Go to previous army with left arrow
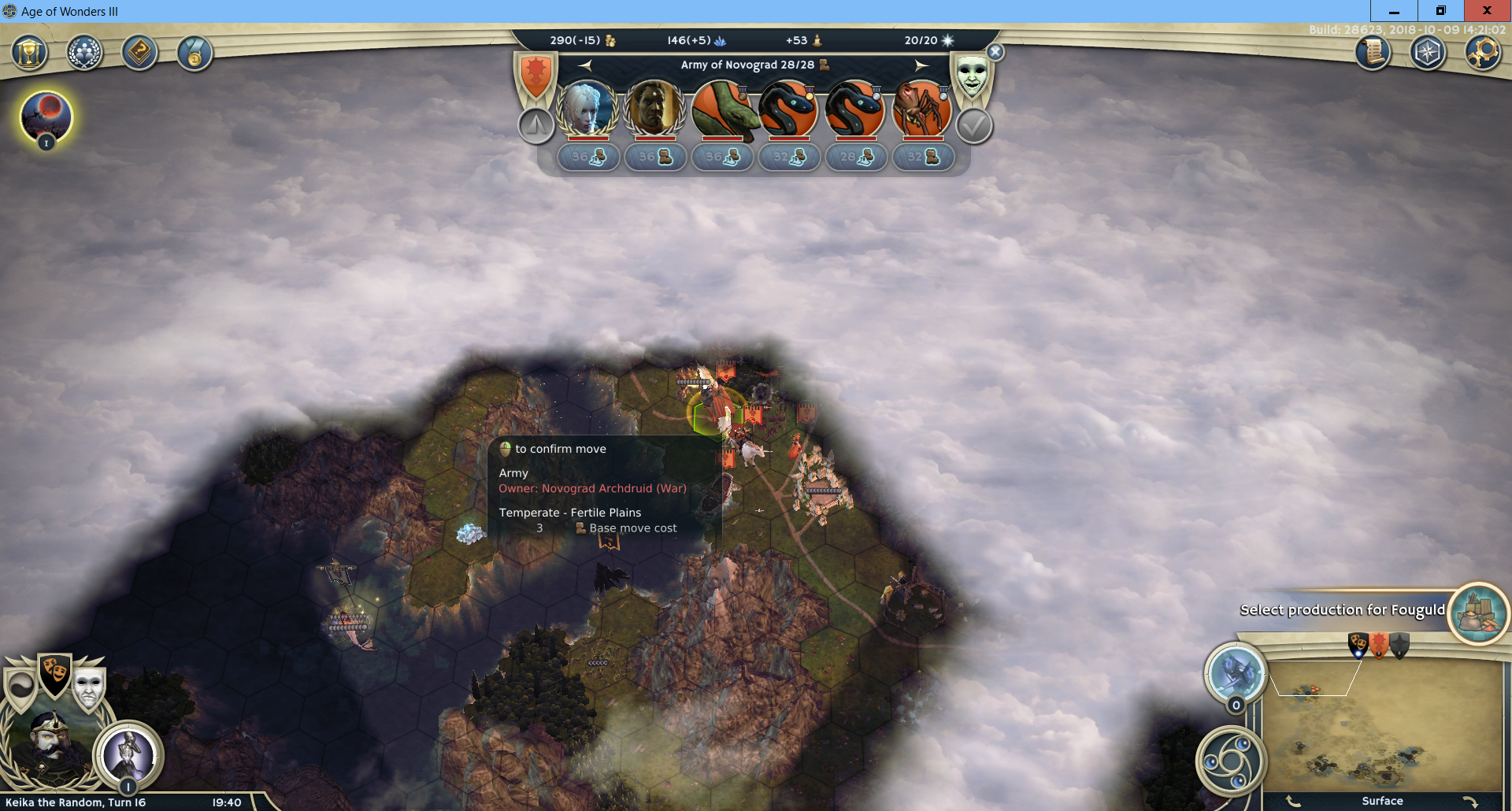Viewport: 1512px width, 811px height. coord(585,65)
